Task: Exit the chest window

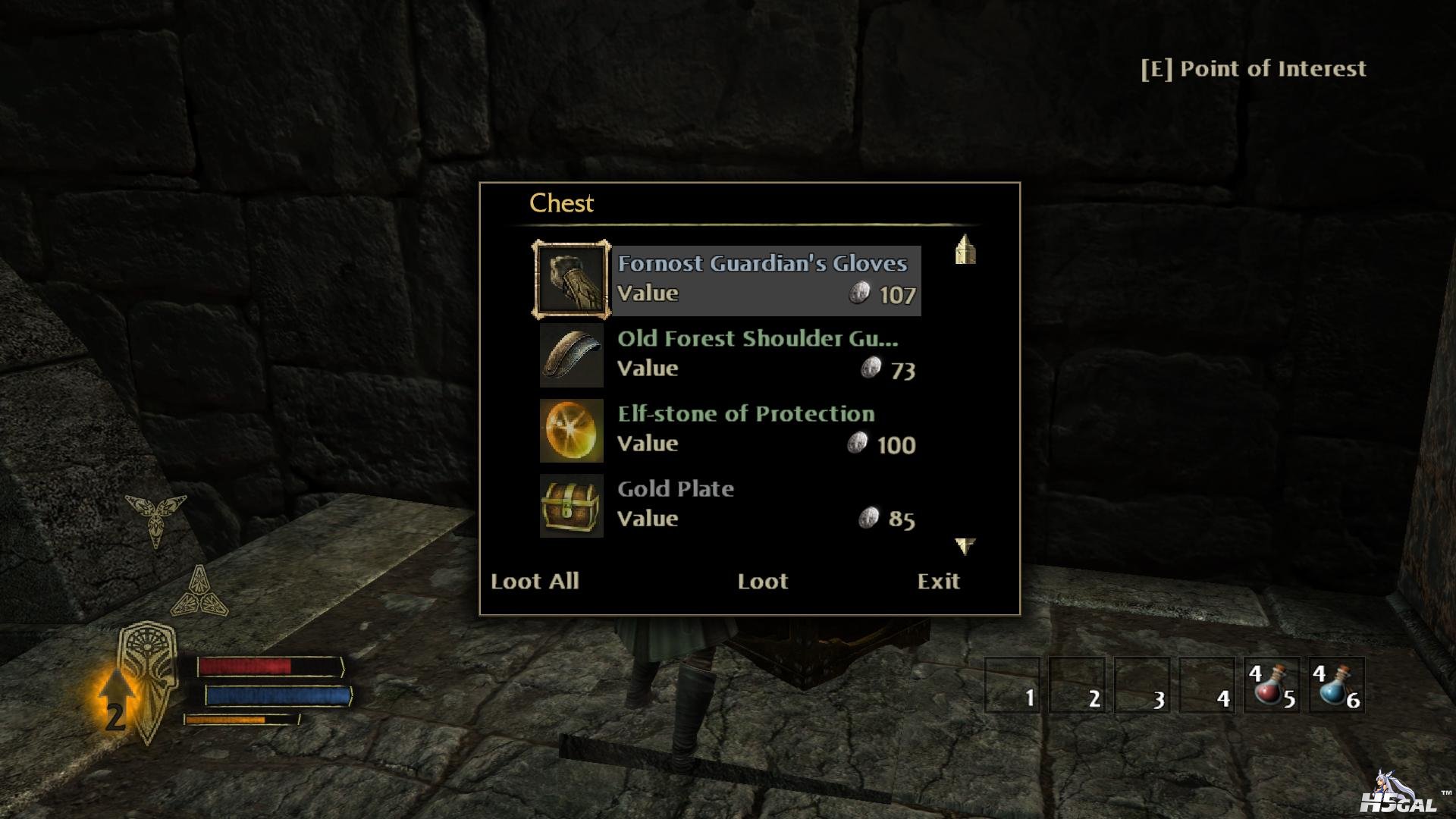Action: [938, 581]
